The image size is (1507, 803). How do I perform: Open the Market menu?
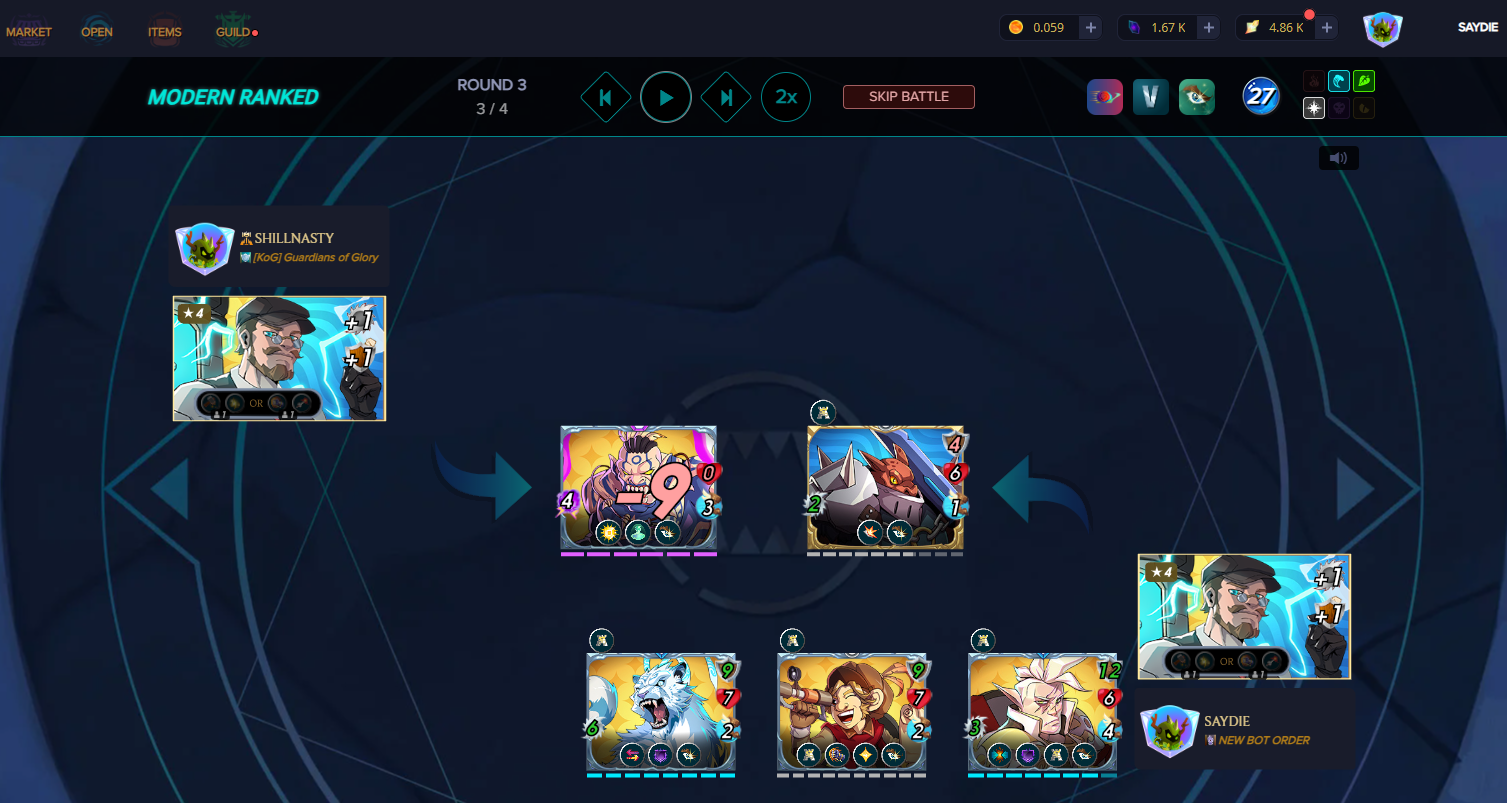29,31
